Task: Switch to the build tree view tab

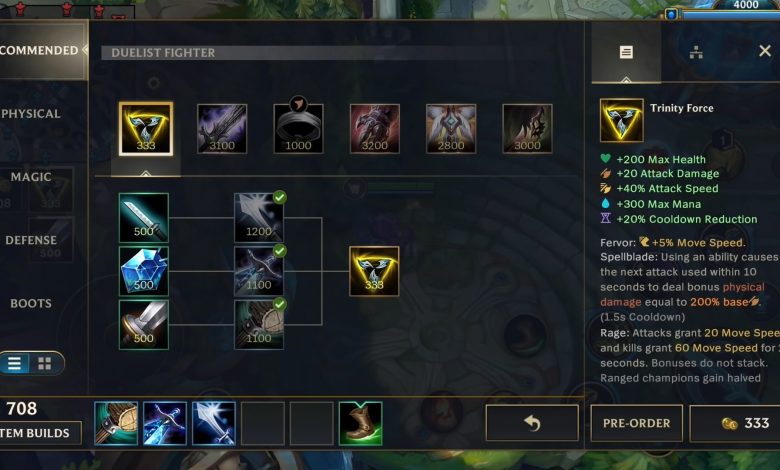Action: 696,52
